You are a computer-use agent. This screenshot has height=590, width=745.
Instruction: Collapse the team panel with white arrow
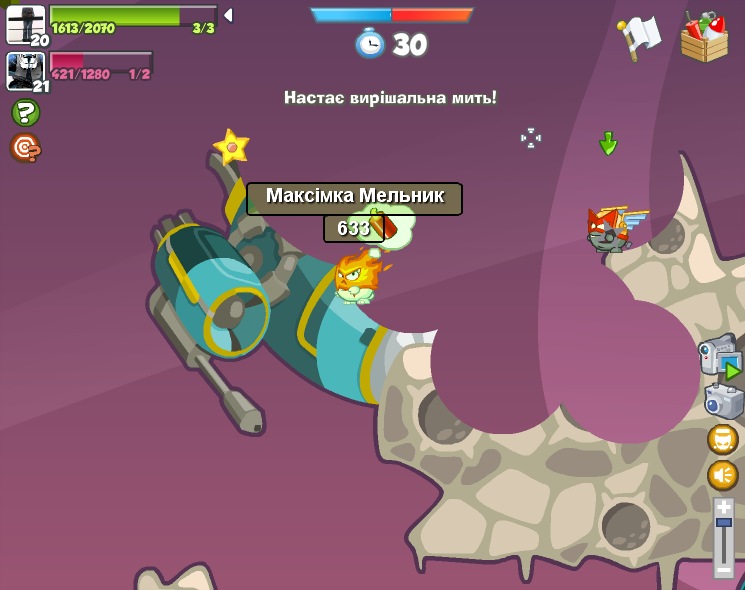point(228,15)
